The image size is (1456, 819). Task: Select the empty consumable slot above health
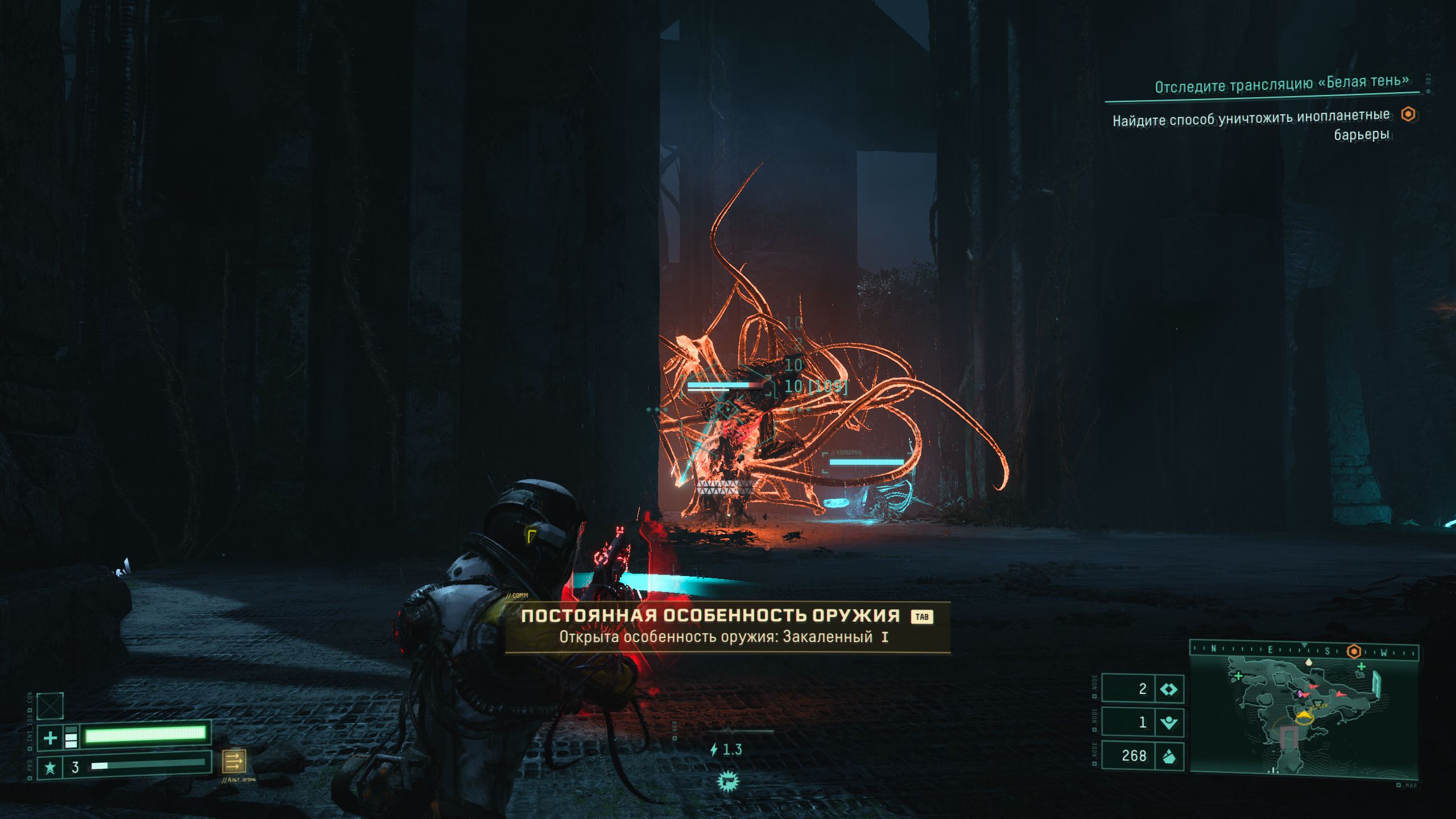click(50, 706)
